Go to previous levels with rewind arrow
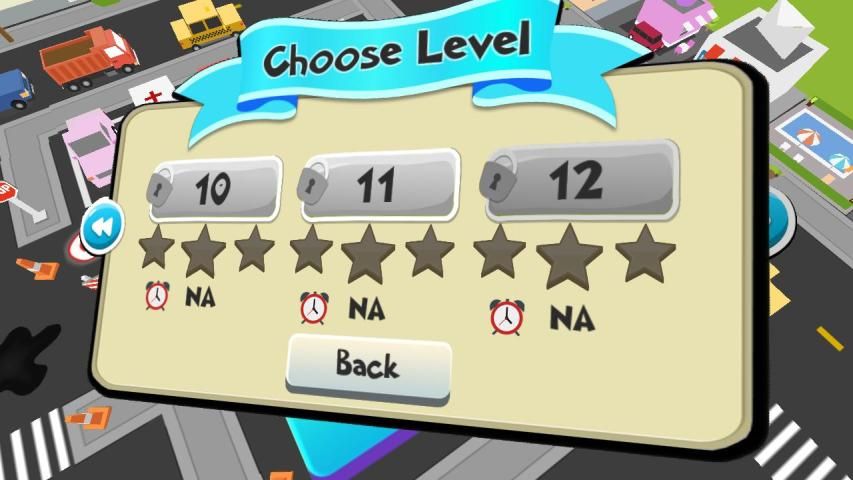Image resolution: width=853 pixels, height=480 pixels. pyautogui.click(x=102, y=228)
